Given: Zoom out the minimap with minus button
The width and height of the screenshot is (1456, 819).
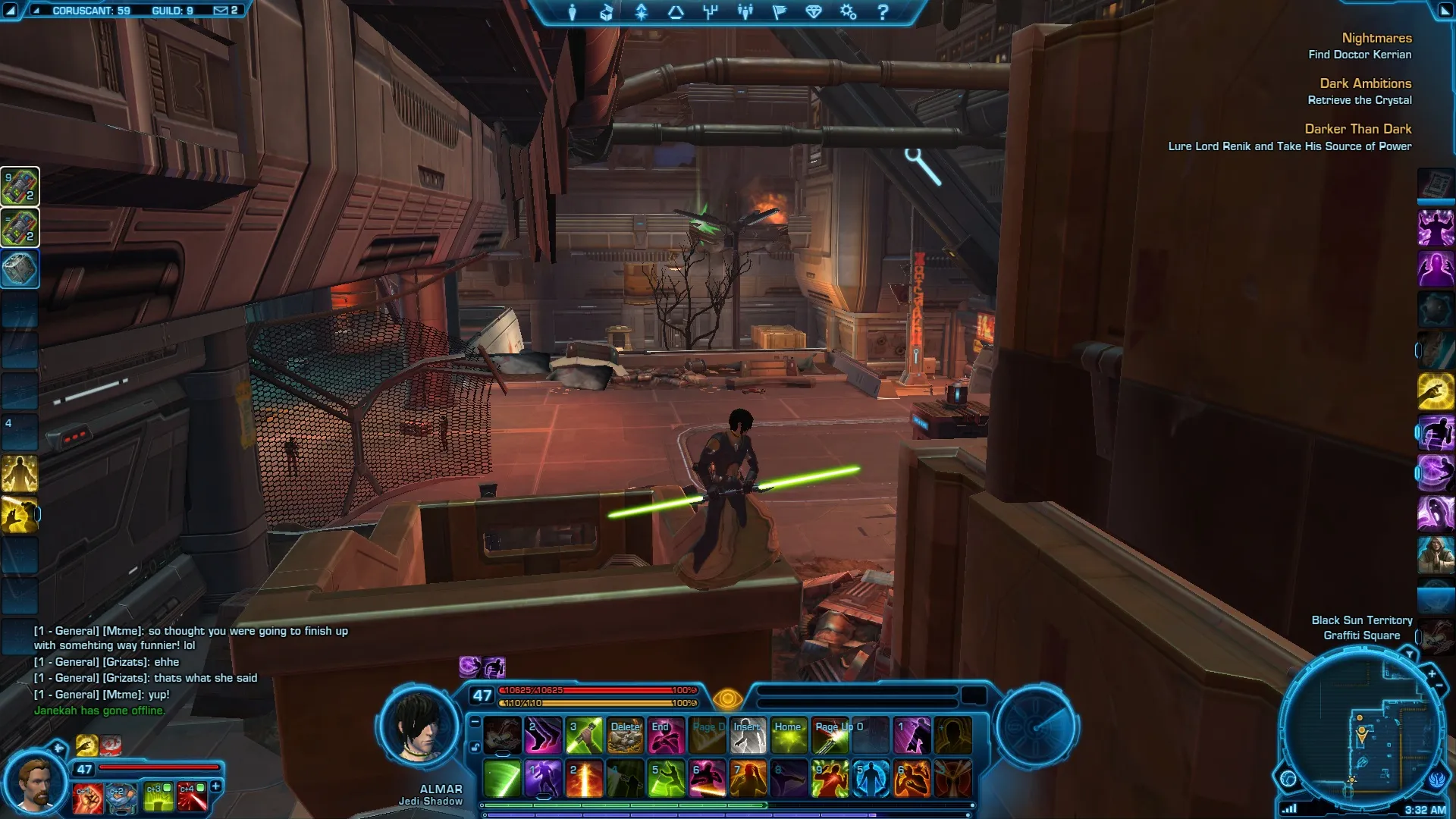Looking at the screenshot, I should point(1439,686).
